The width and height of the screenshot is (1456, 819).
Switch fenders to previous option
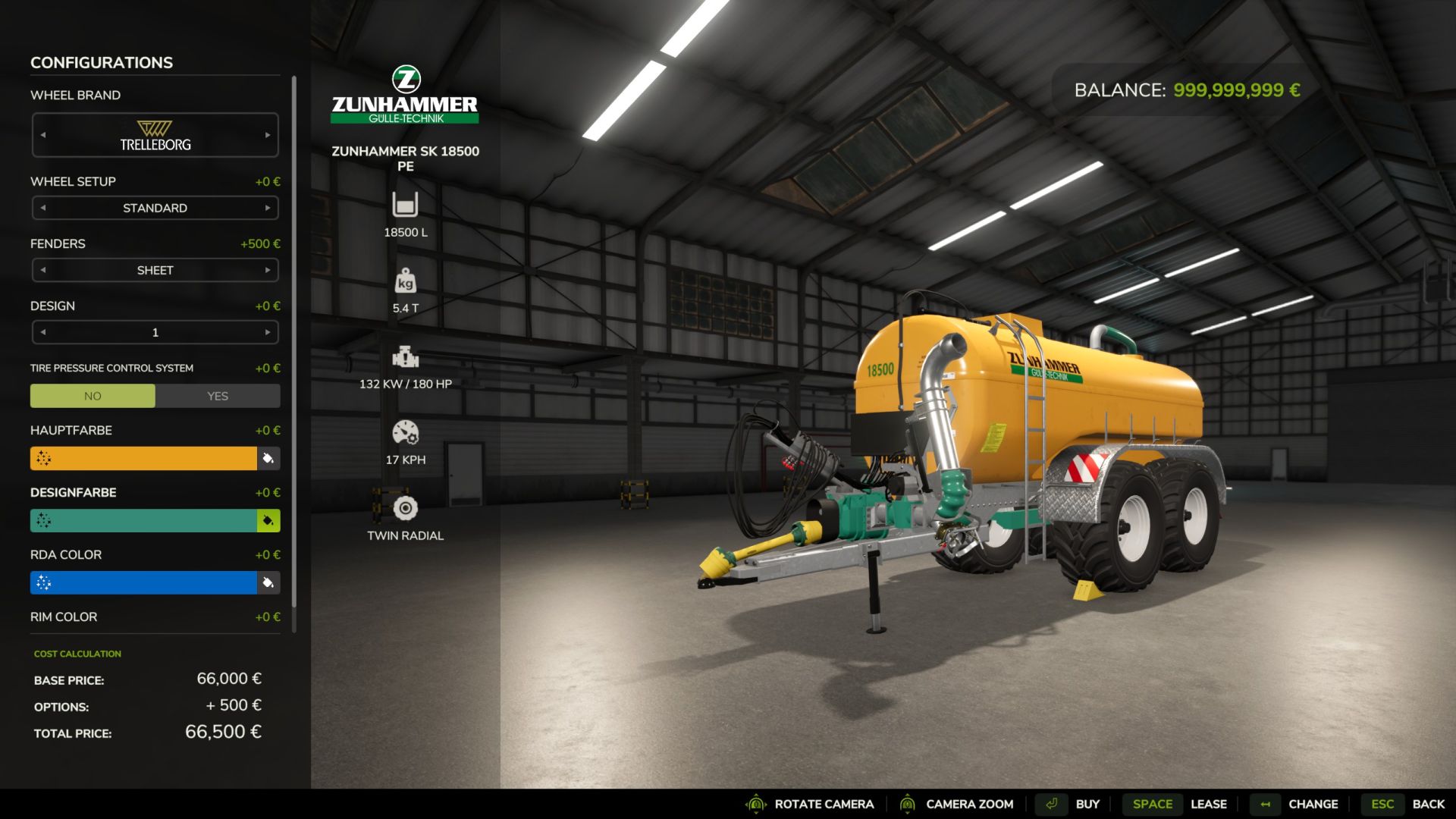point(43,270)
